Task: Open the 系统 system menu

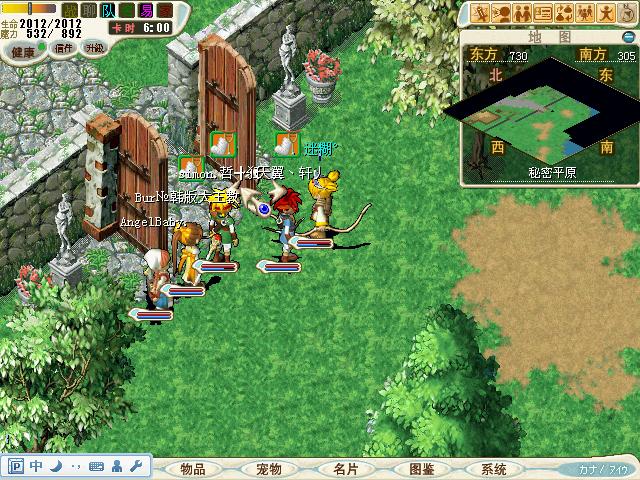Action: 493,469
